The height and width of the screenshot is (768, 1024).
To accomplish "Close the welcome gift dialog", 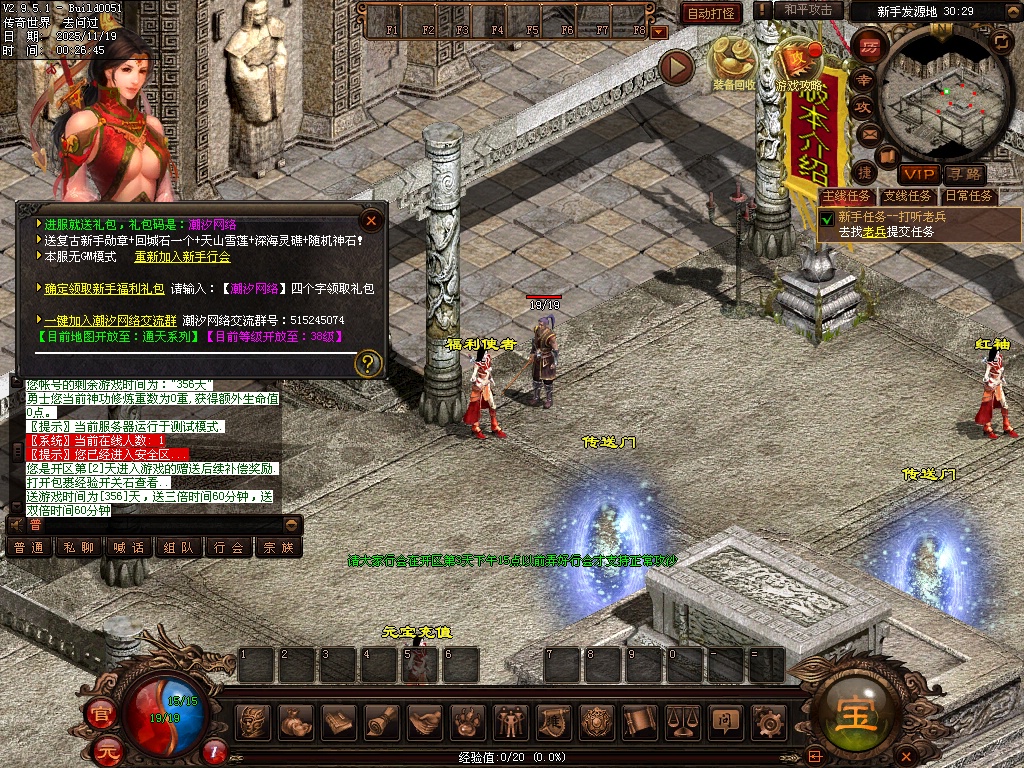I will tap(371, 220).
